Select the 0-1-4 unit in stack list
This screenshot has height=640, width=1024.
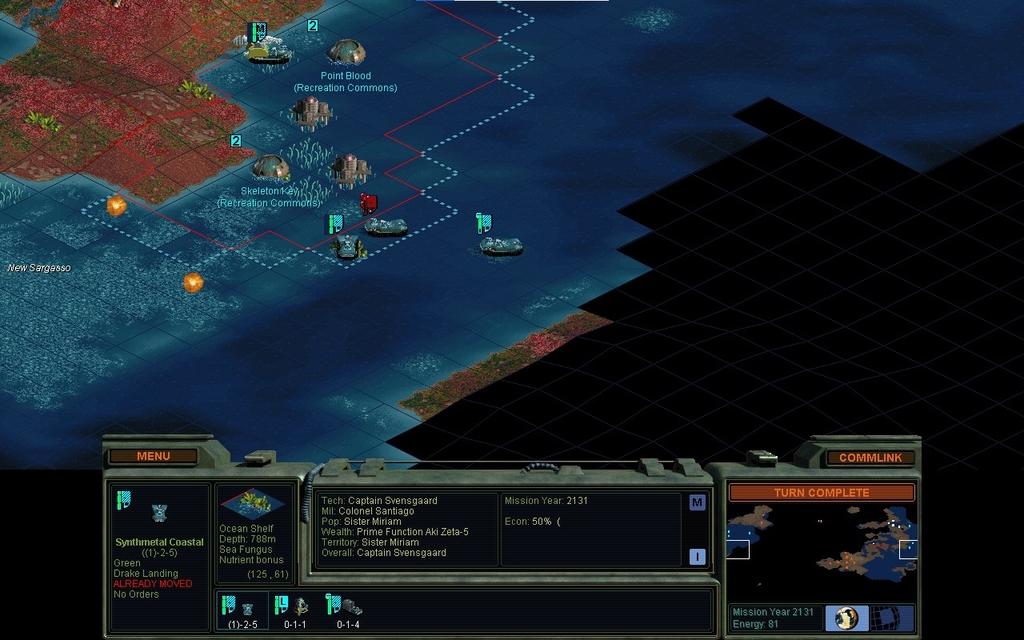(x=347, y=609)
